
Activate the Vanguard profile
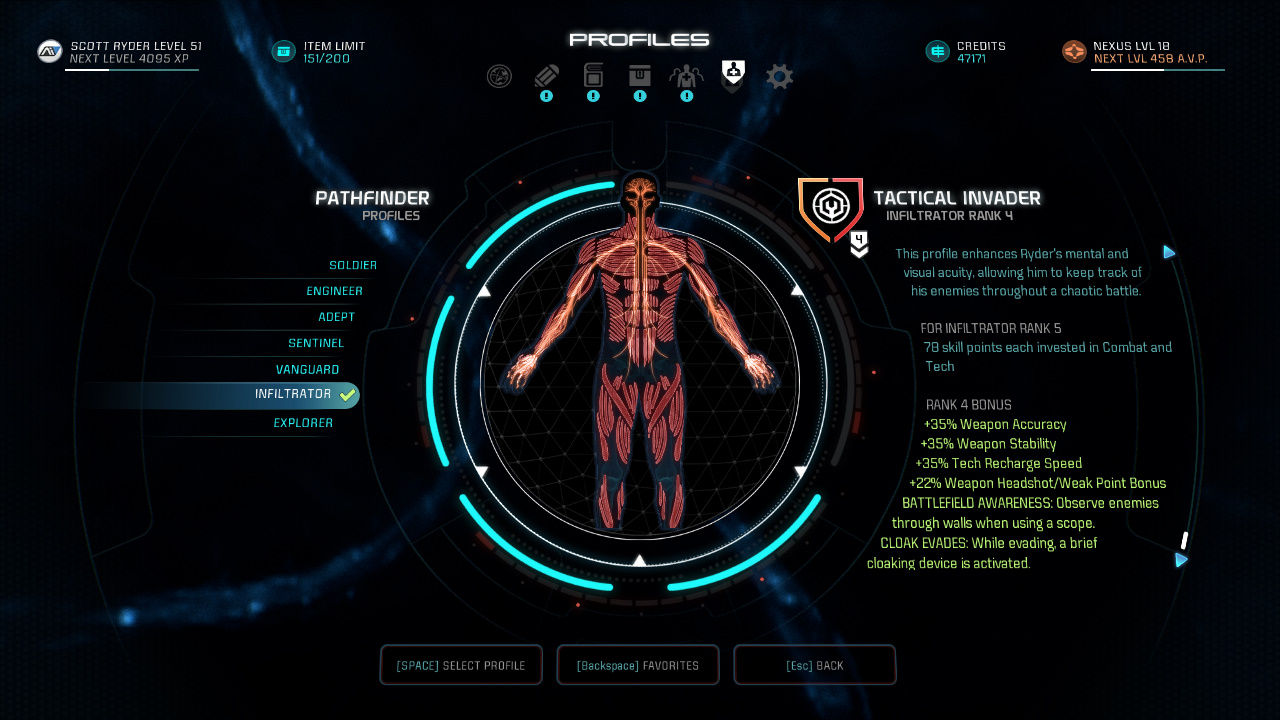pos(307,369)
